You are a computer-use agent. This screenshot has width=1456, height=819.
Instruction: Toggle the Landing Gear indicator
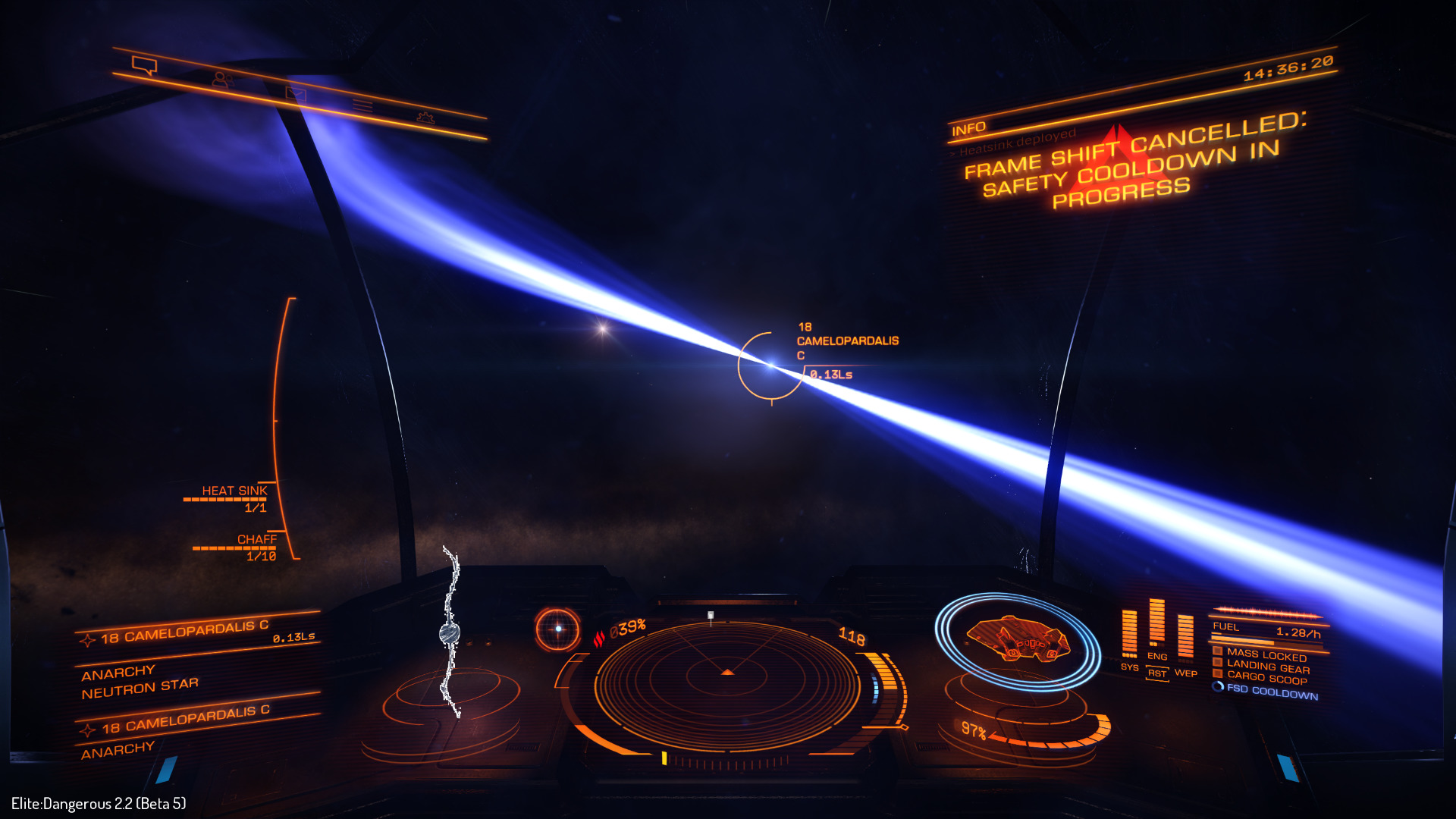1267,667
